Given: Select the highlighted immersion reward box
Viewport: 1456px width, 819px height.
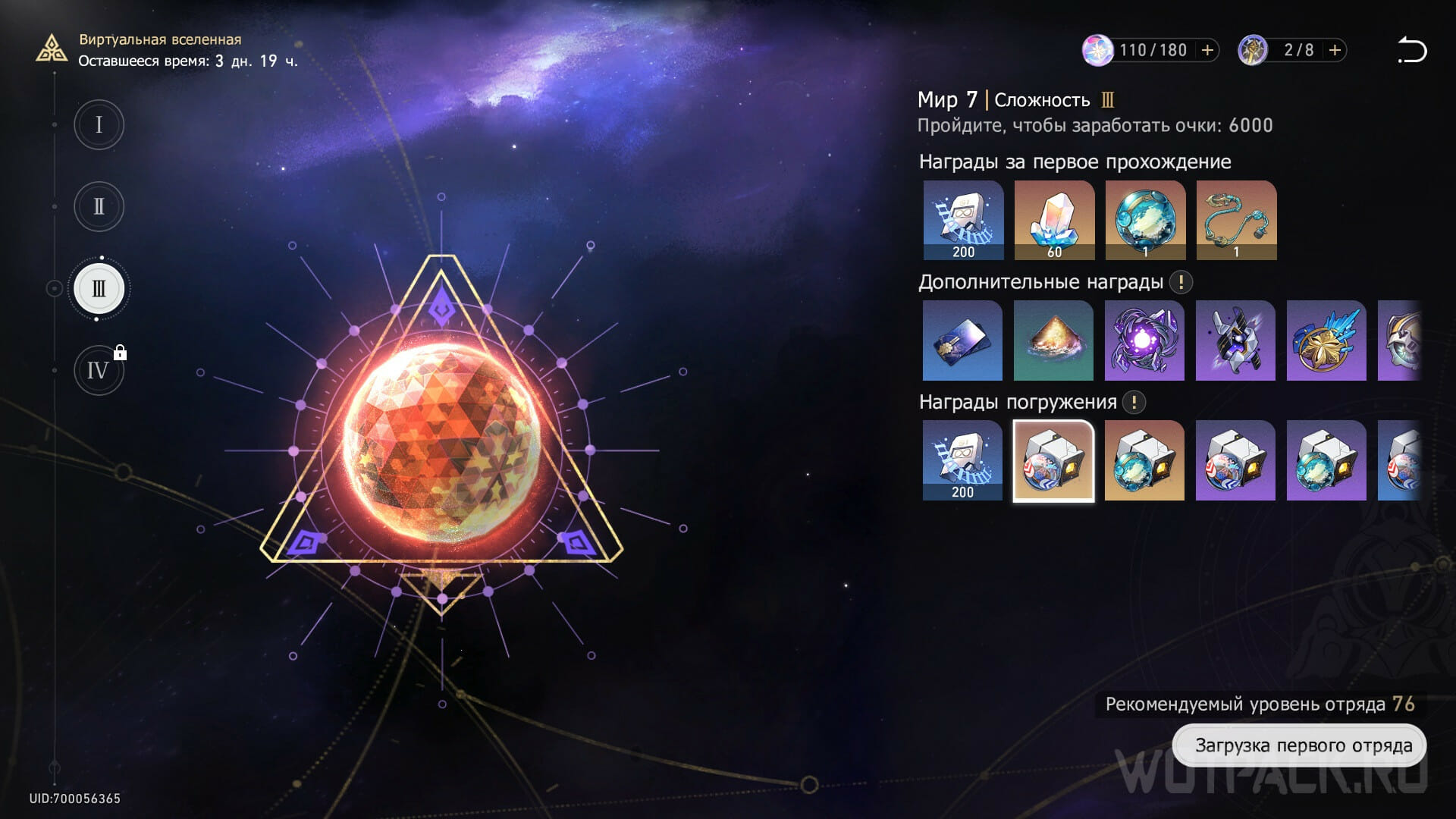Looking at the screenshot, I should point(1053,460).
